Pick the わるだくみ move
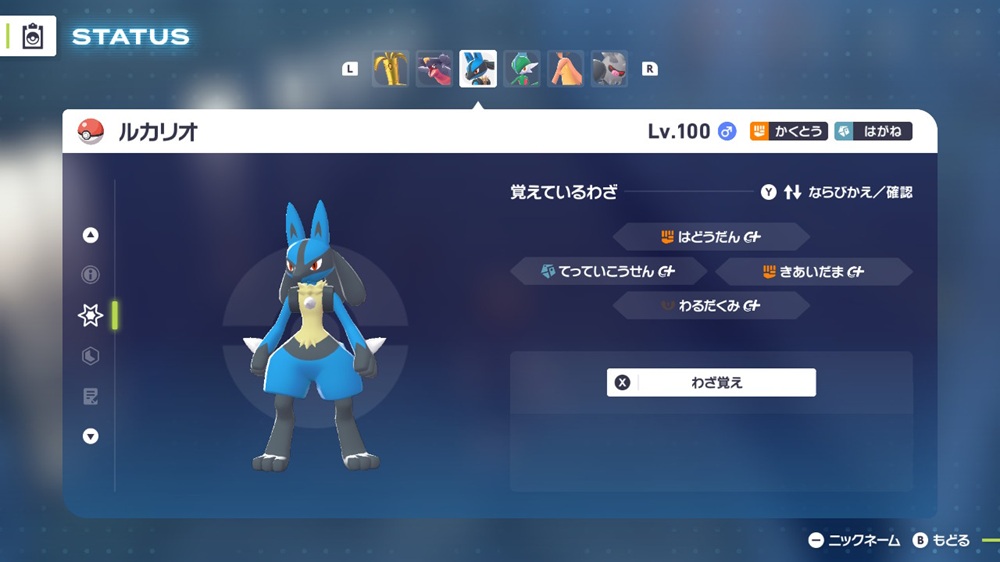The width and height of the screenshot is (1000, 562). (x=711, y=306)
